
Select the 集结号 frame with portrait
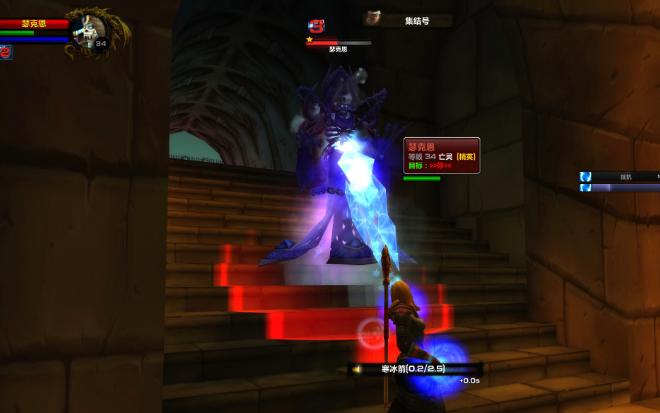407,19
